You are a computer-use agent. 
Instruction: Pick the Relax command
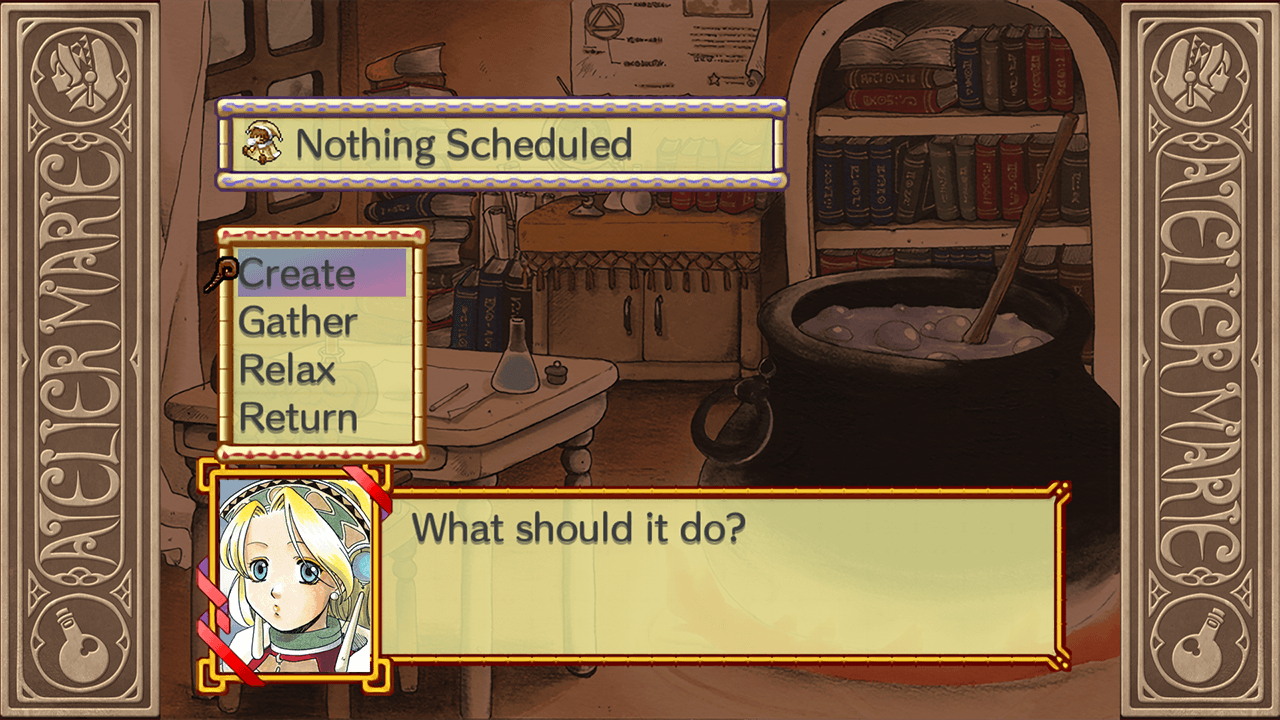point(288,370)
